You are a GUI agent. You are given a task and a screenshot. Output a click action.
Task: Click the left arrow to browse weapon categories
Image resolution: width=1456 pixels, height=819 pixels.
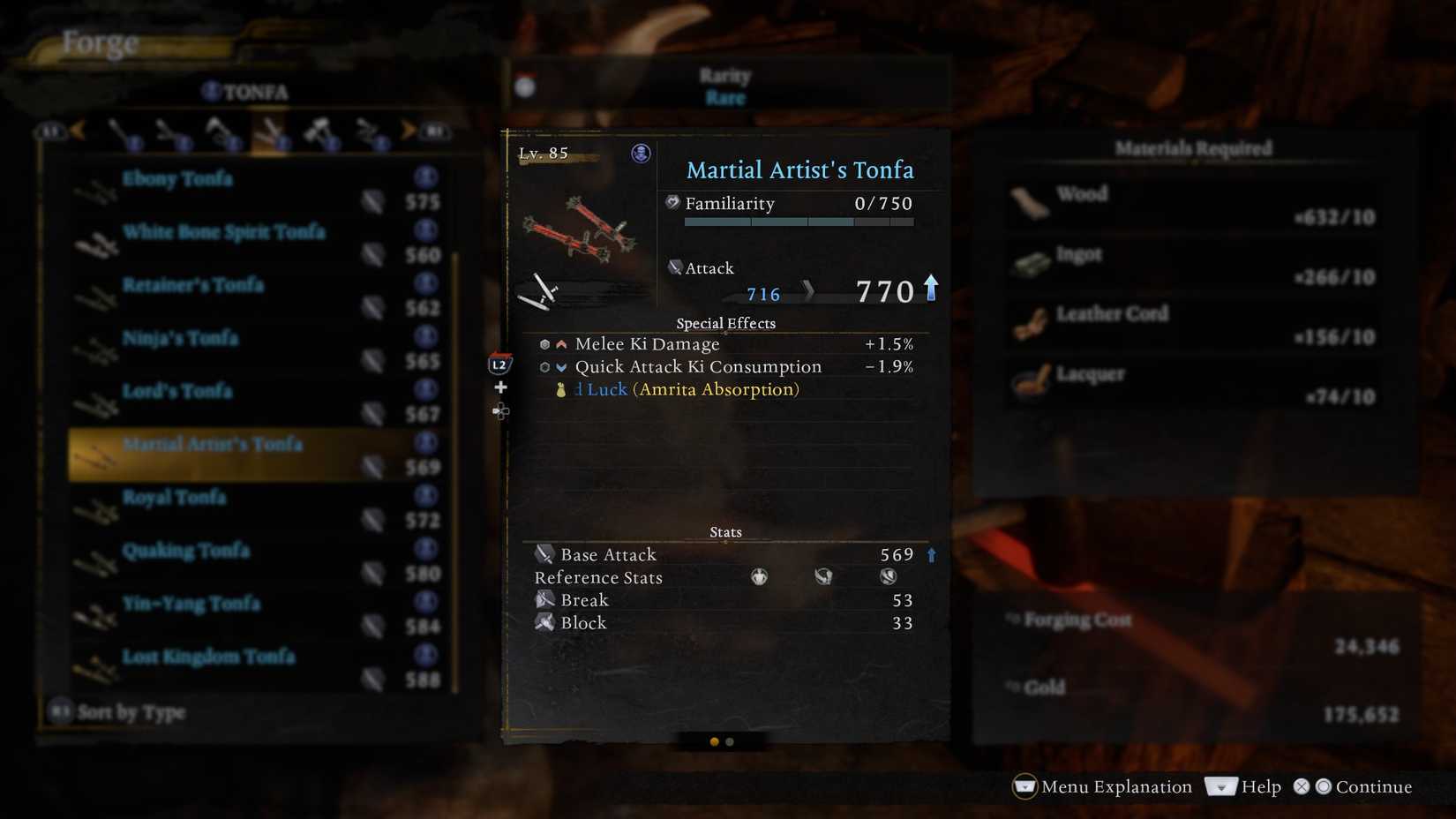(79, 130)
